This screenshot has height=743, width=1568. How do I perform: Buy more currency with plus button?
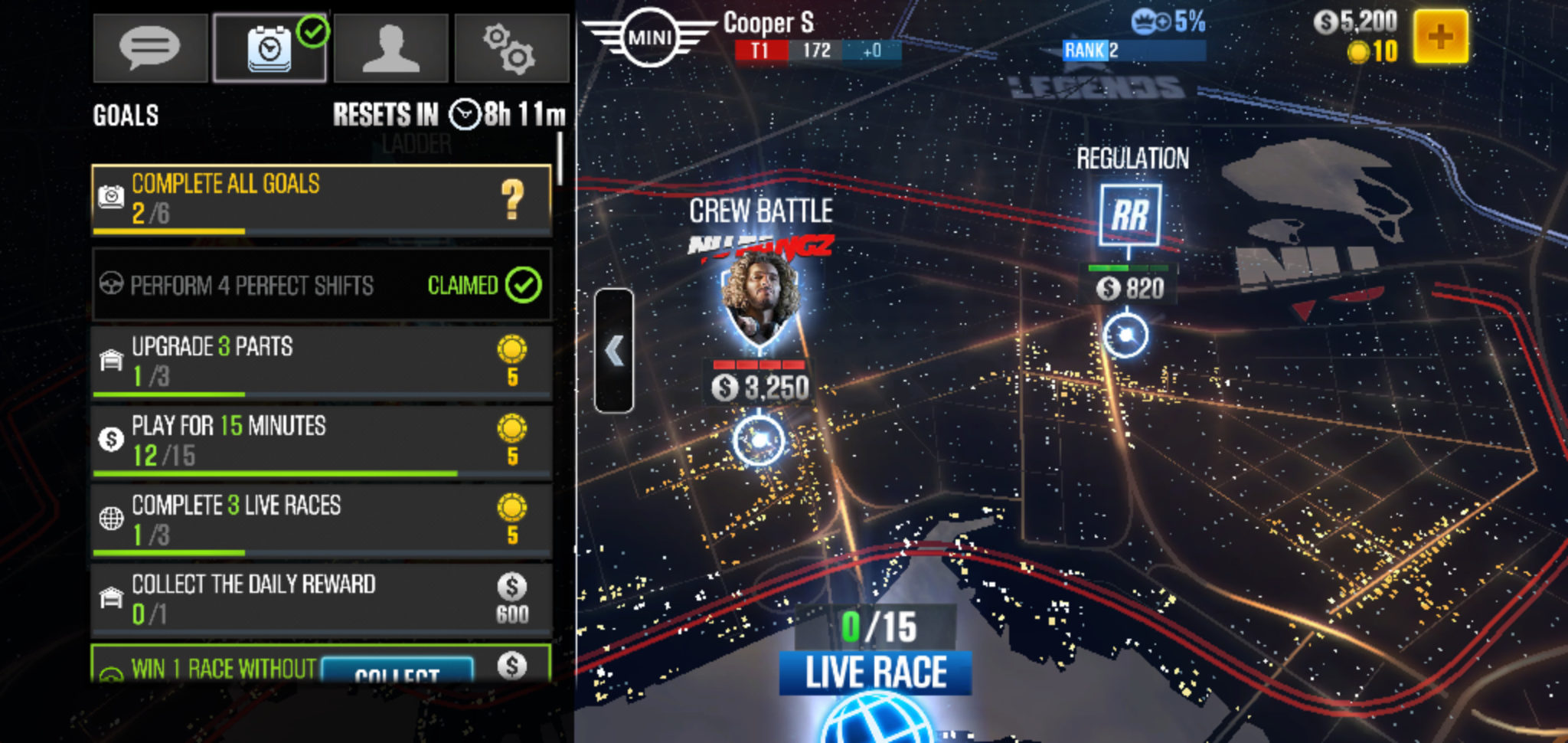coord(1440,37)
